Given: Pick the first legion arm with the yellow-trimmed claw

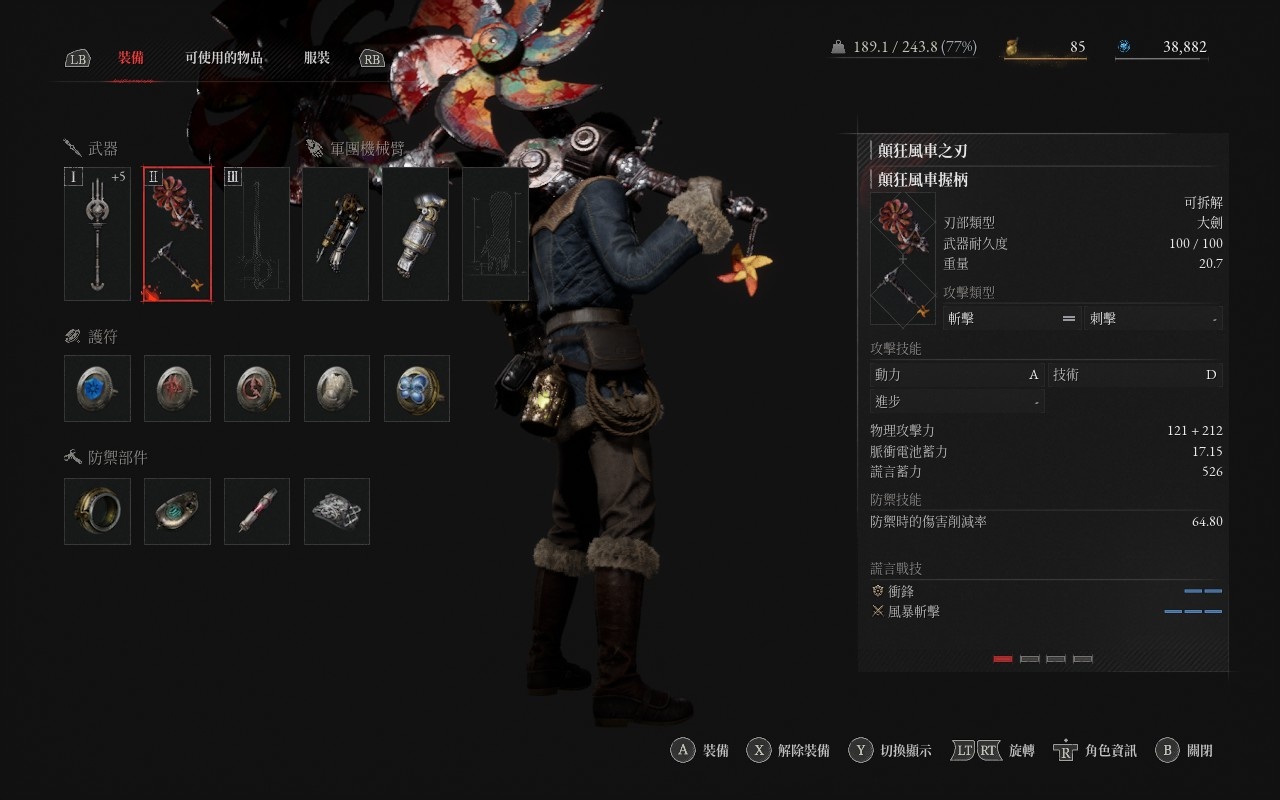Looking at the screenshot, I should click(x=336, y=234).
